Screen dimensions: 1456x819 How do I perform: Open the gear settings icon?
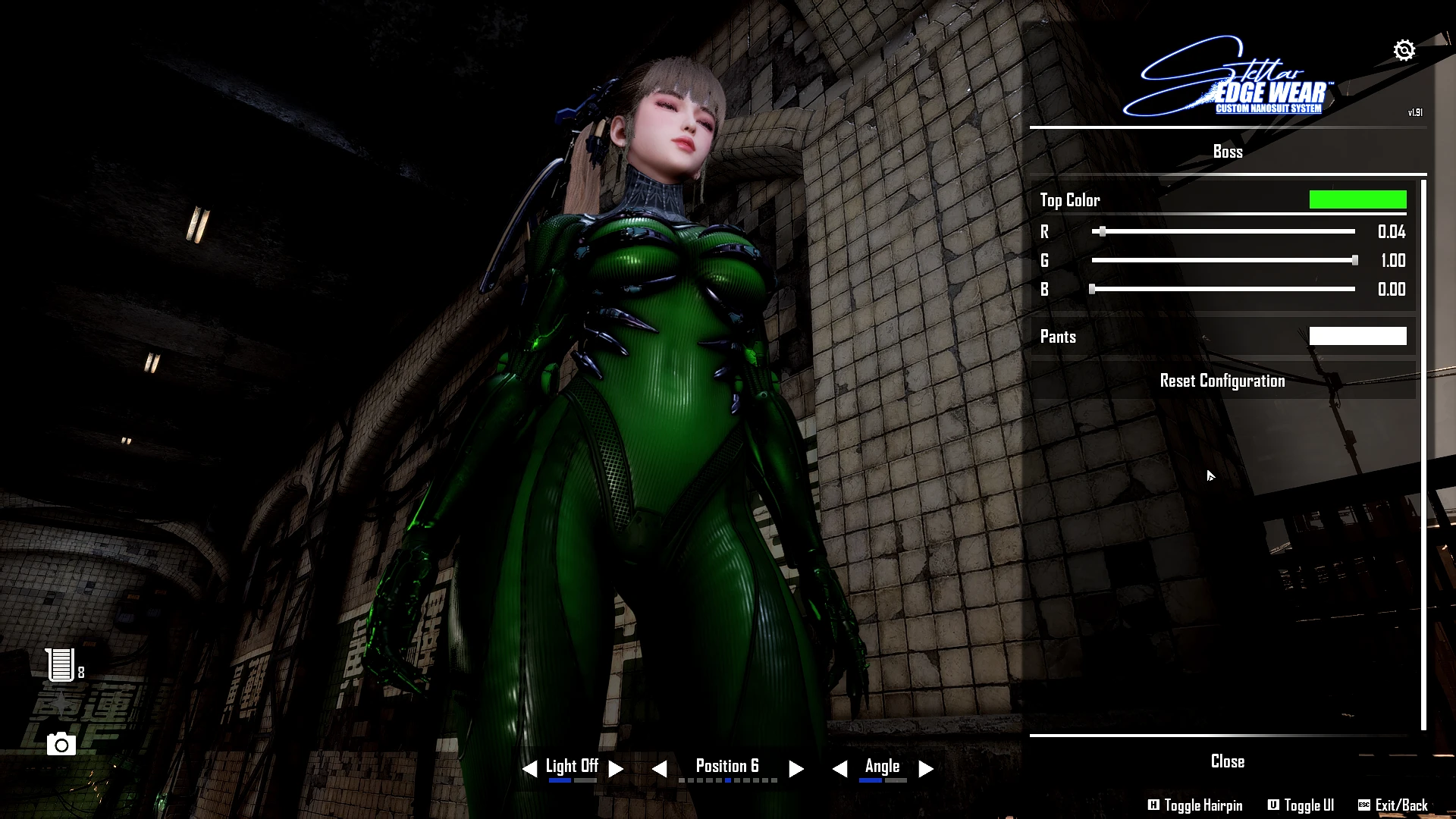(x=1404, y=50)
